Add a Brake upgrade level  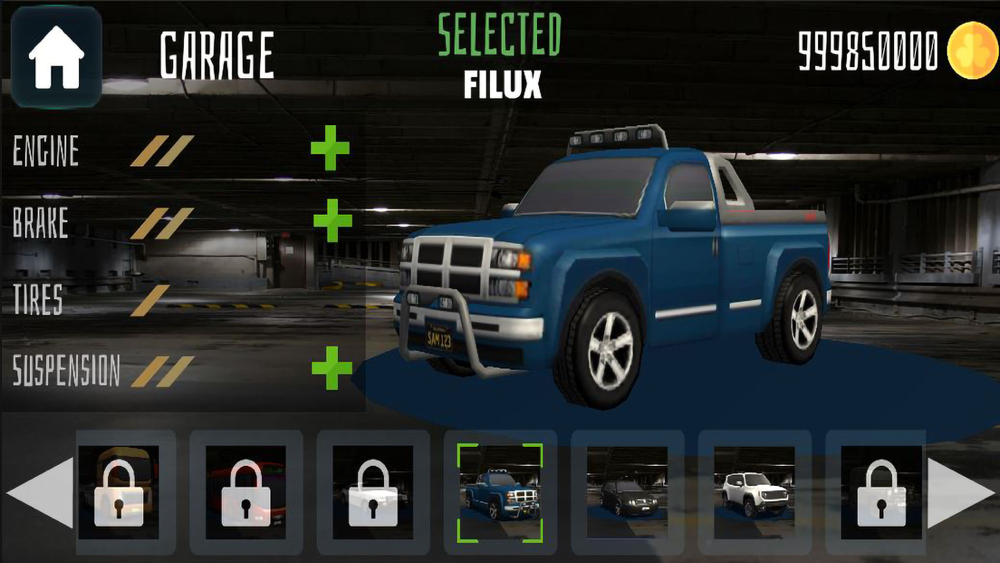click(332, 220)
